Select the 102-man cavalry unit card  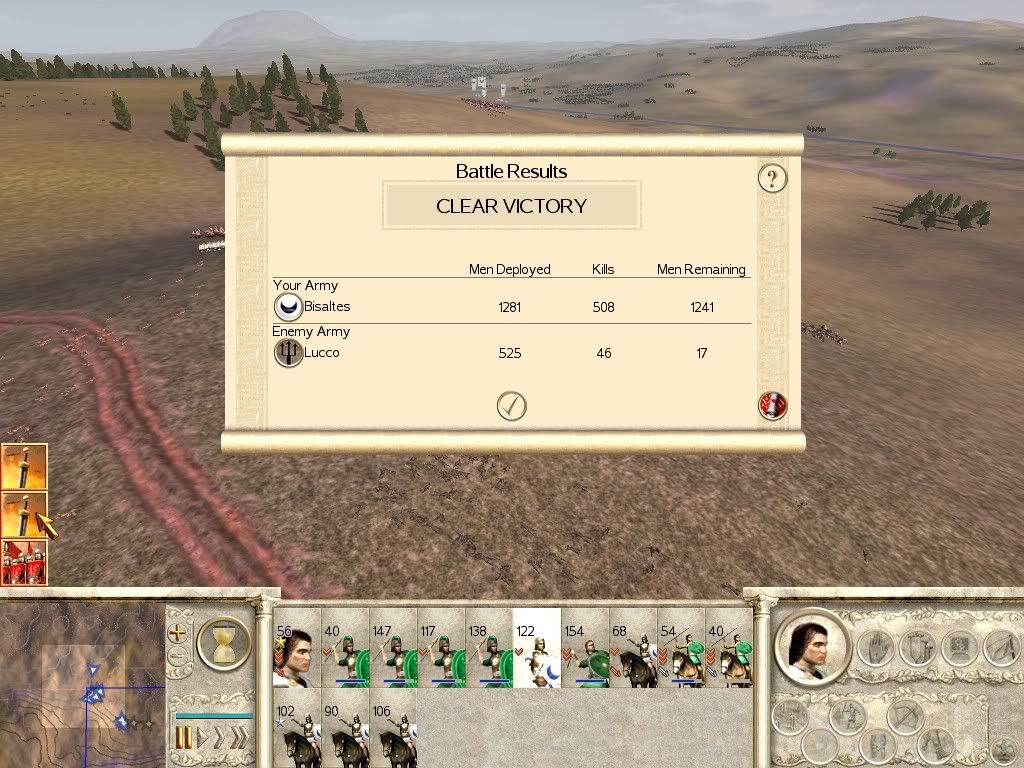point(297,728)
